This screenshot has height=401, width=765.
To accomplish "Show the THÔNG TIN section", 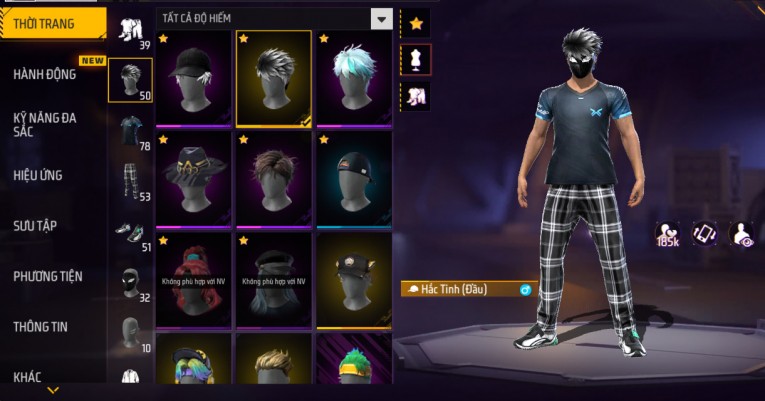I will [x=41, y=326].
